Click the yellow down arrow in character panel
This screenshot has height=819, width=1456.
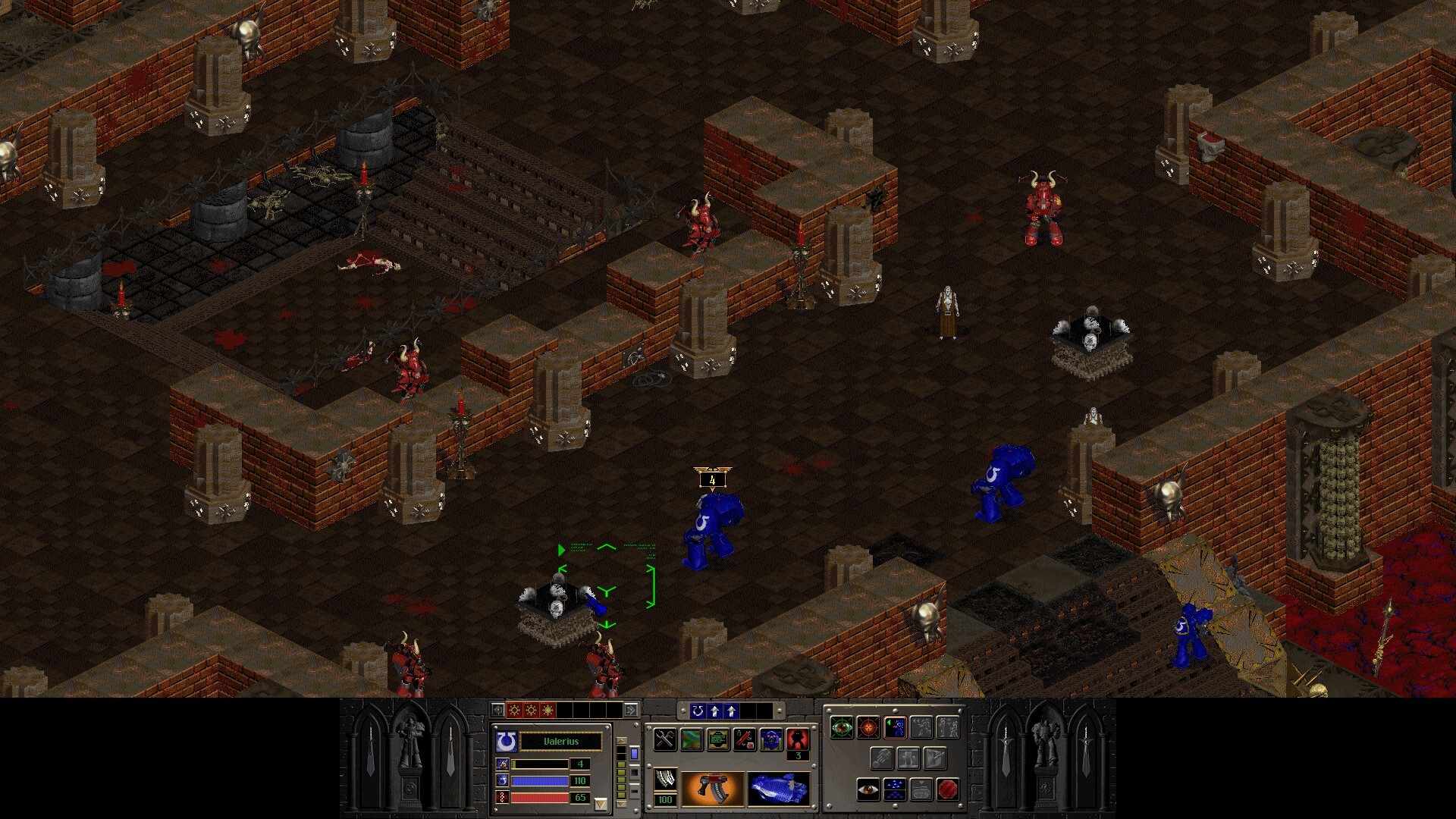(601, 803)
